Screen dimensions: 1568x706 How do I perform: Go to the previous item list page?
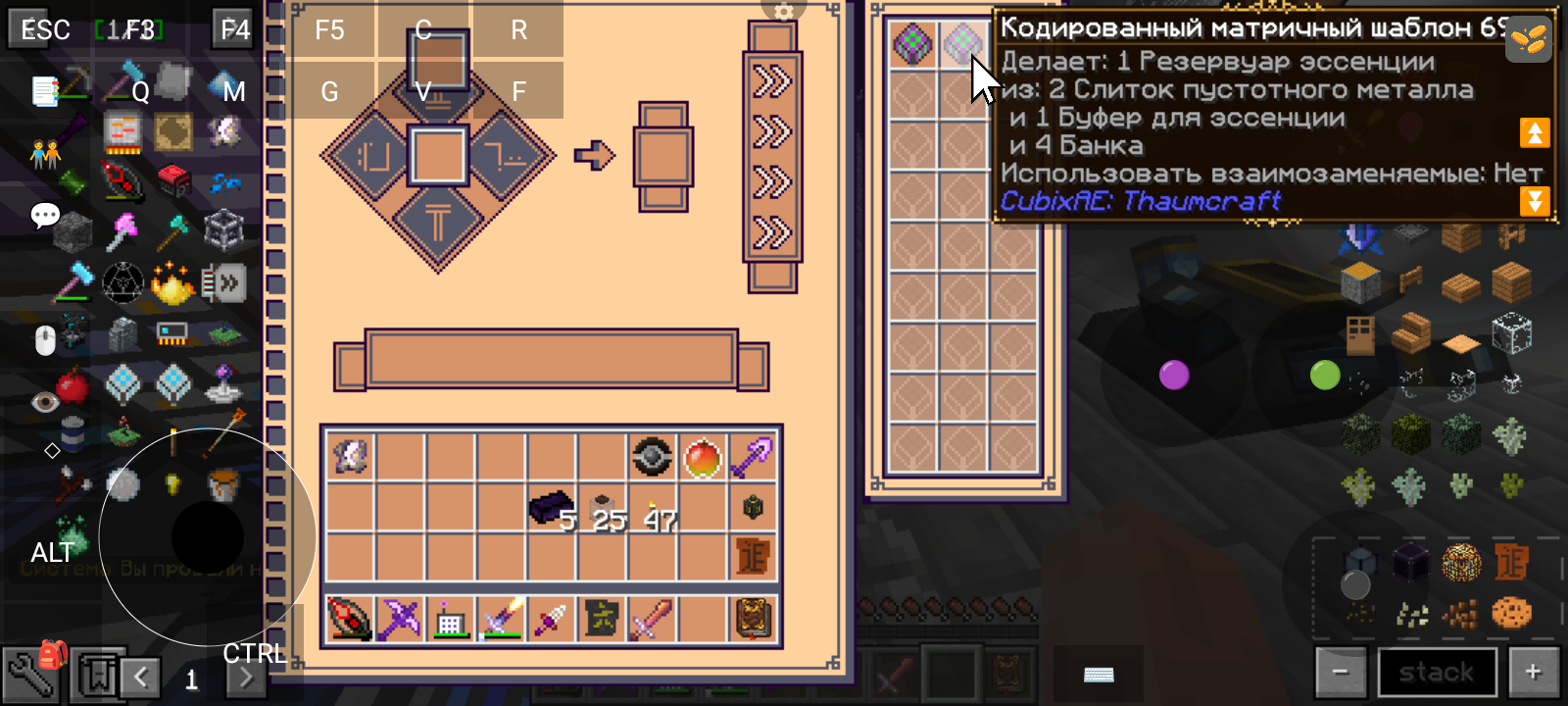tap(141, 677)
